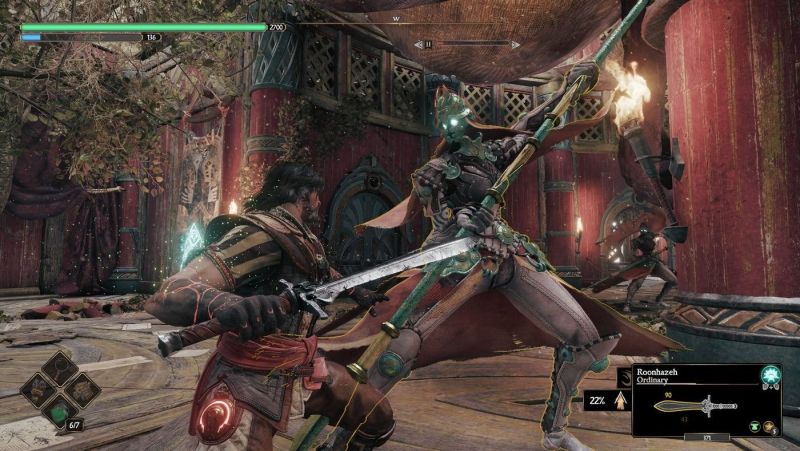This screenshot has width=800, height=451.
Task: Click the golden arrowhead charge icon
Action: pyautogui.click(x=620, y=402)
